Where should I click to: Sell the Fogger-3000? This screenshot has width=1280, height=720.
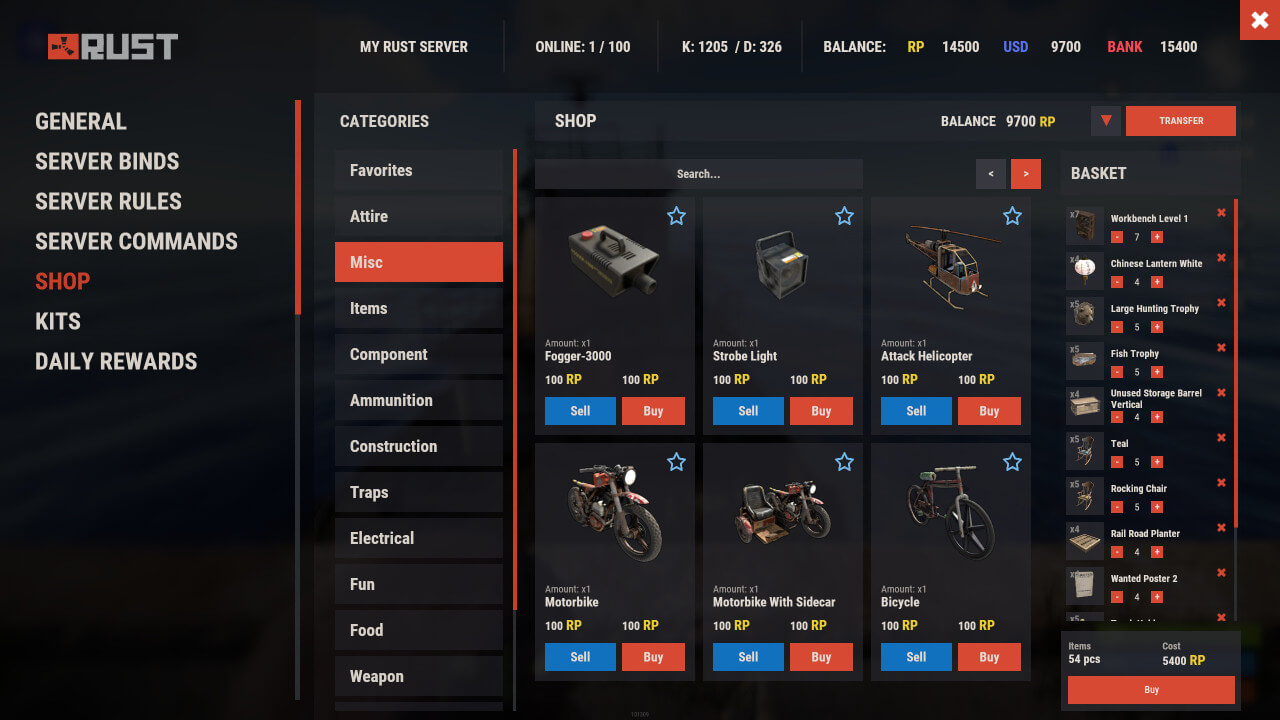coord(580,411)
